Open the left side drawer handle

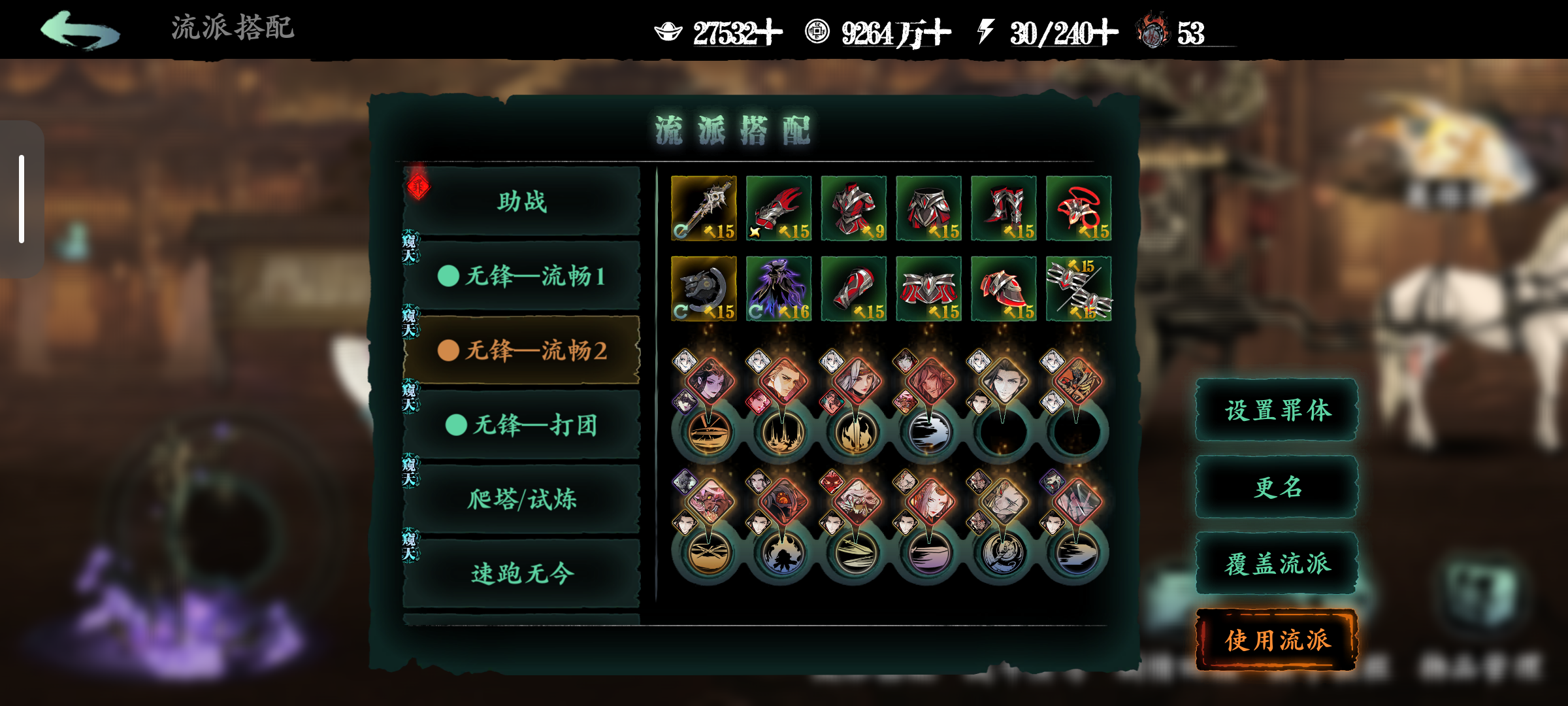(x=22, y=199)
